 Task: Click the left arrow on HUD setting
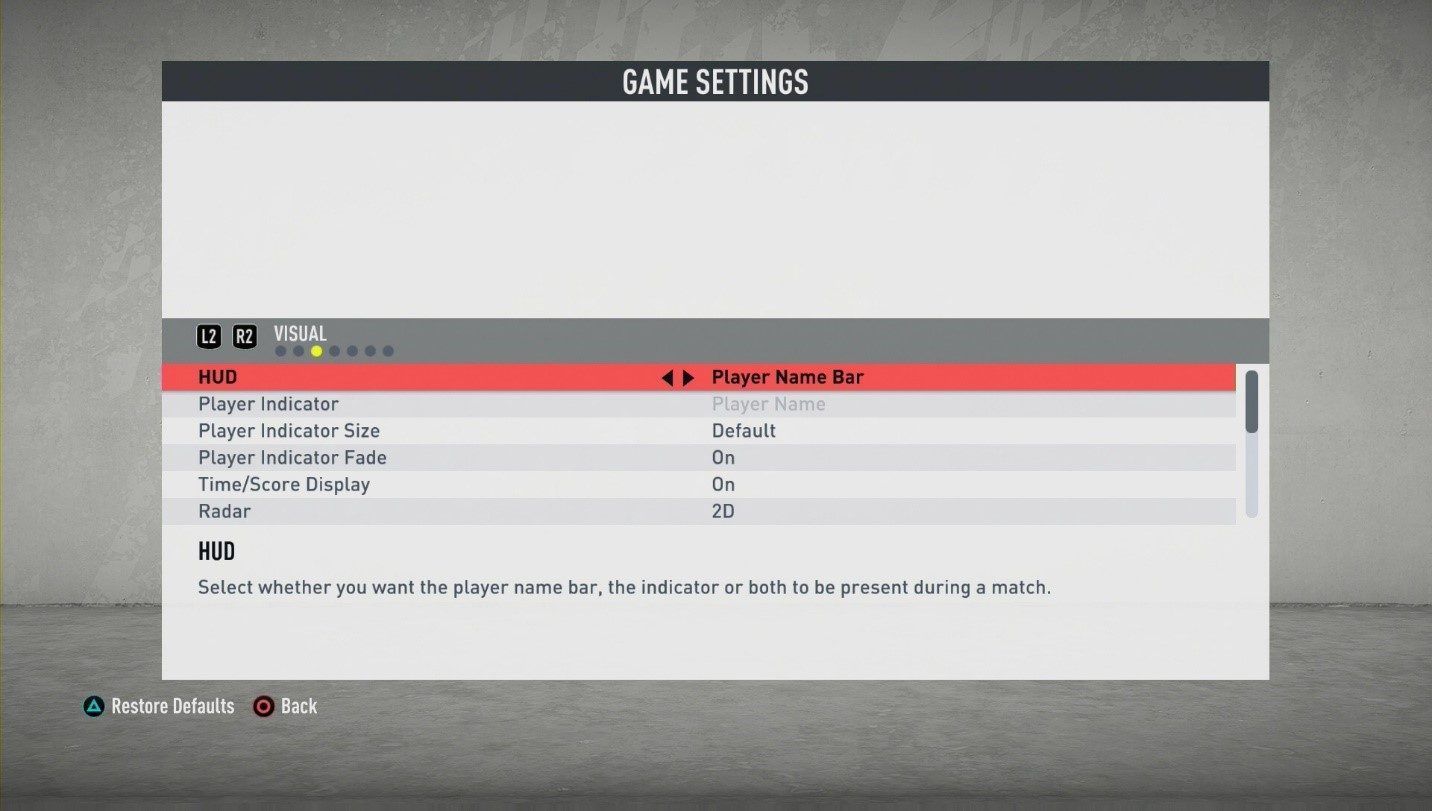point(668,377)
